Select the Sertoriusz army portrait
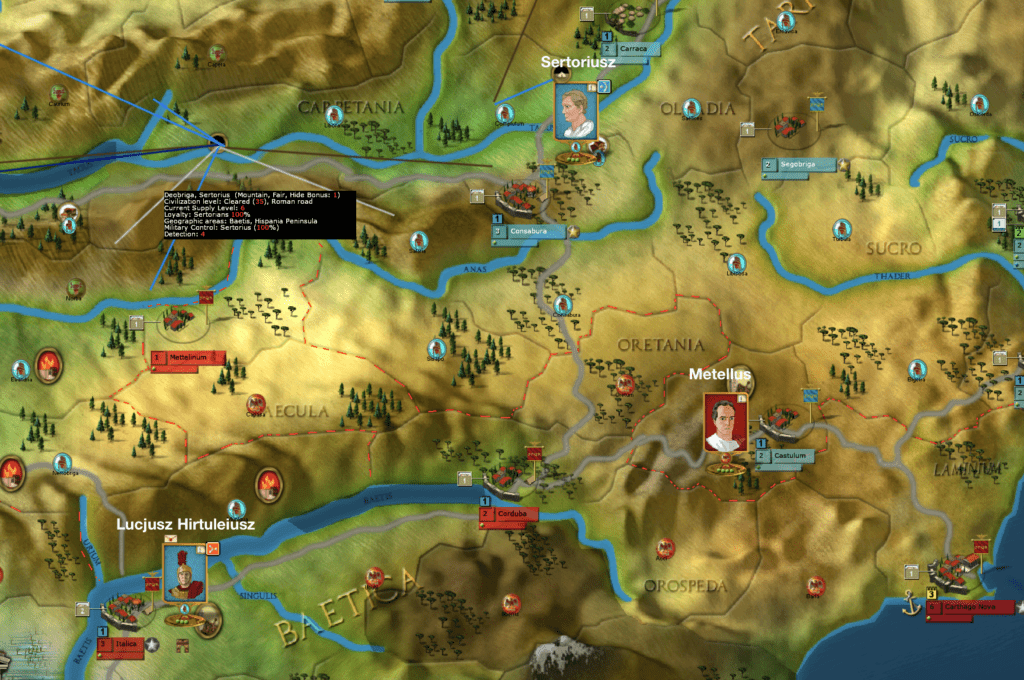 (x=574, y=111)
